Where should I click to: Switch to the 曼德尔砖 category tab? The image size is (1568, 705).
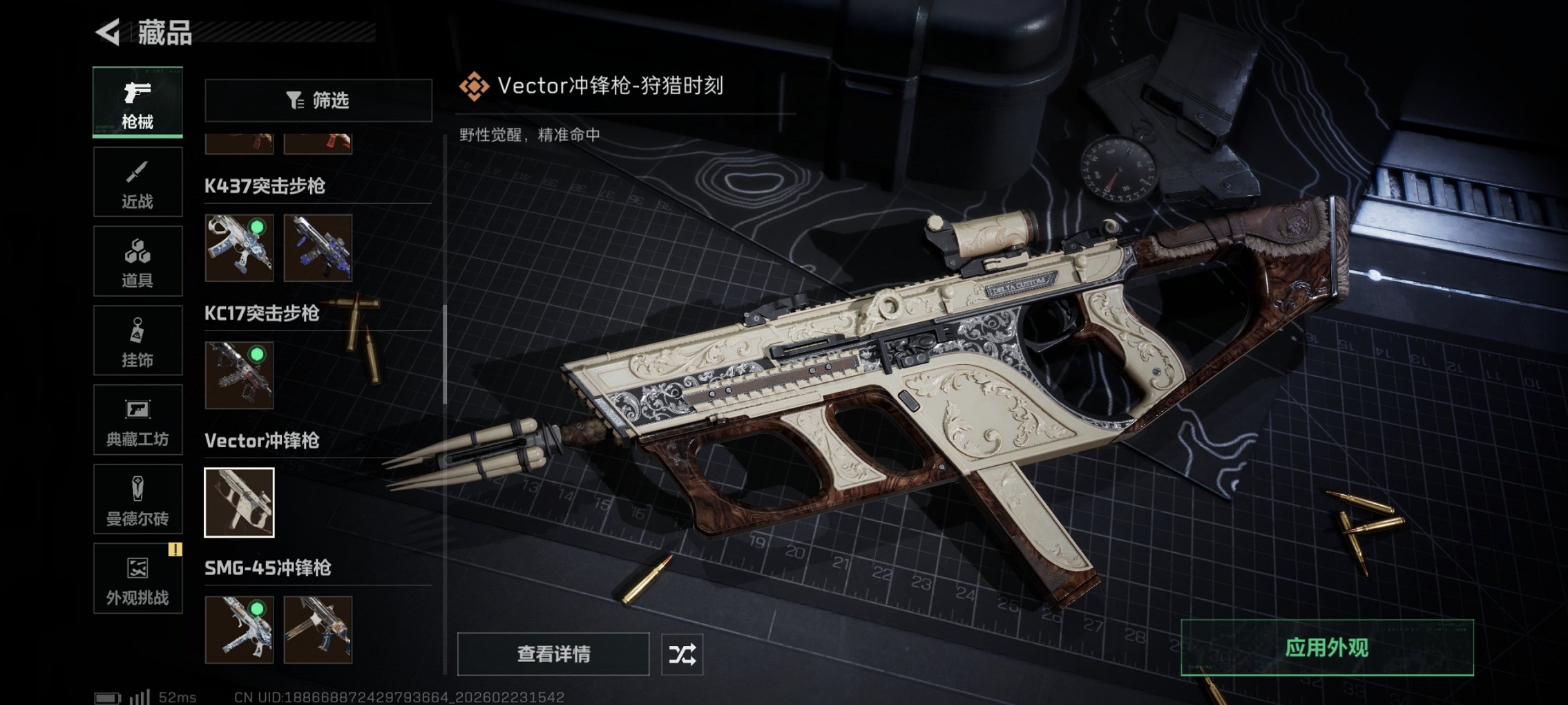tap(137, 499)
